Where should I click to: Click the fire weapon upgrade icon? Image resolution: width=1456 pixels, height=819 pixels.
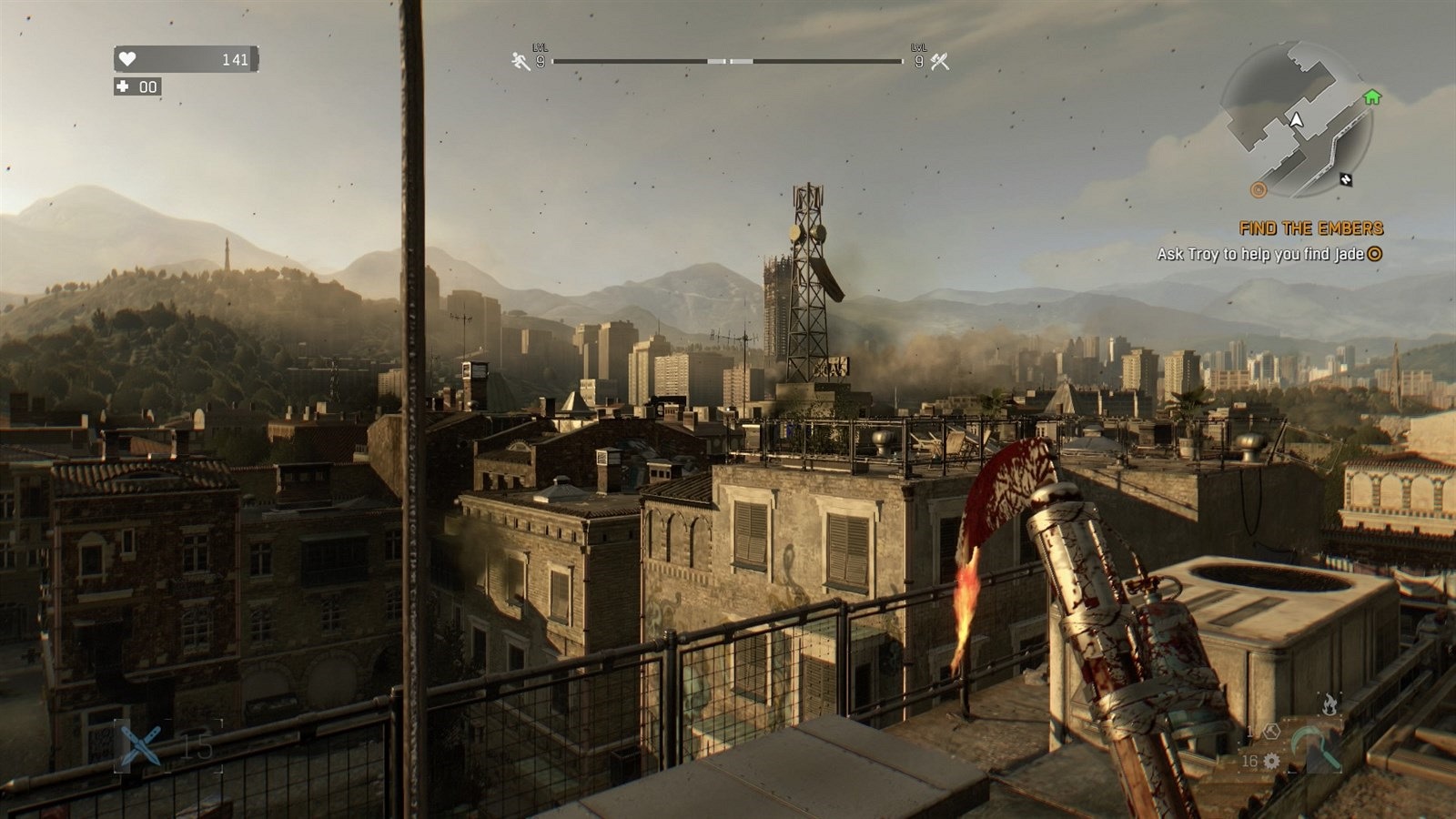[1330, 703]
